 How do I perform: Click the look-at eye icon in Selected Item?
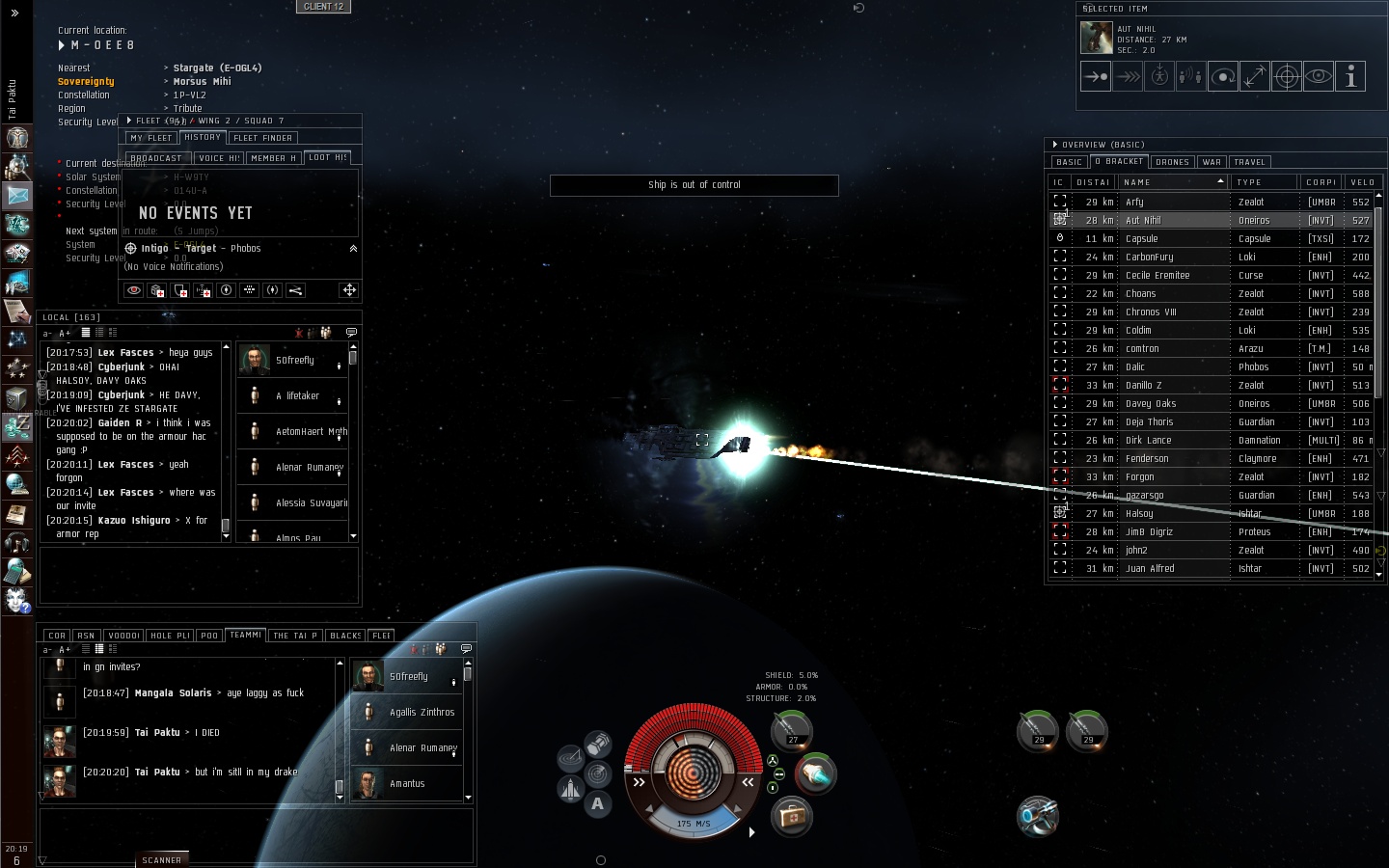[1319, 77]
